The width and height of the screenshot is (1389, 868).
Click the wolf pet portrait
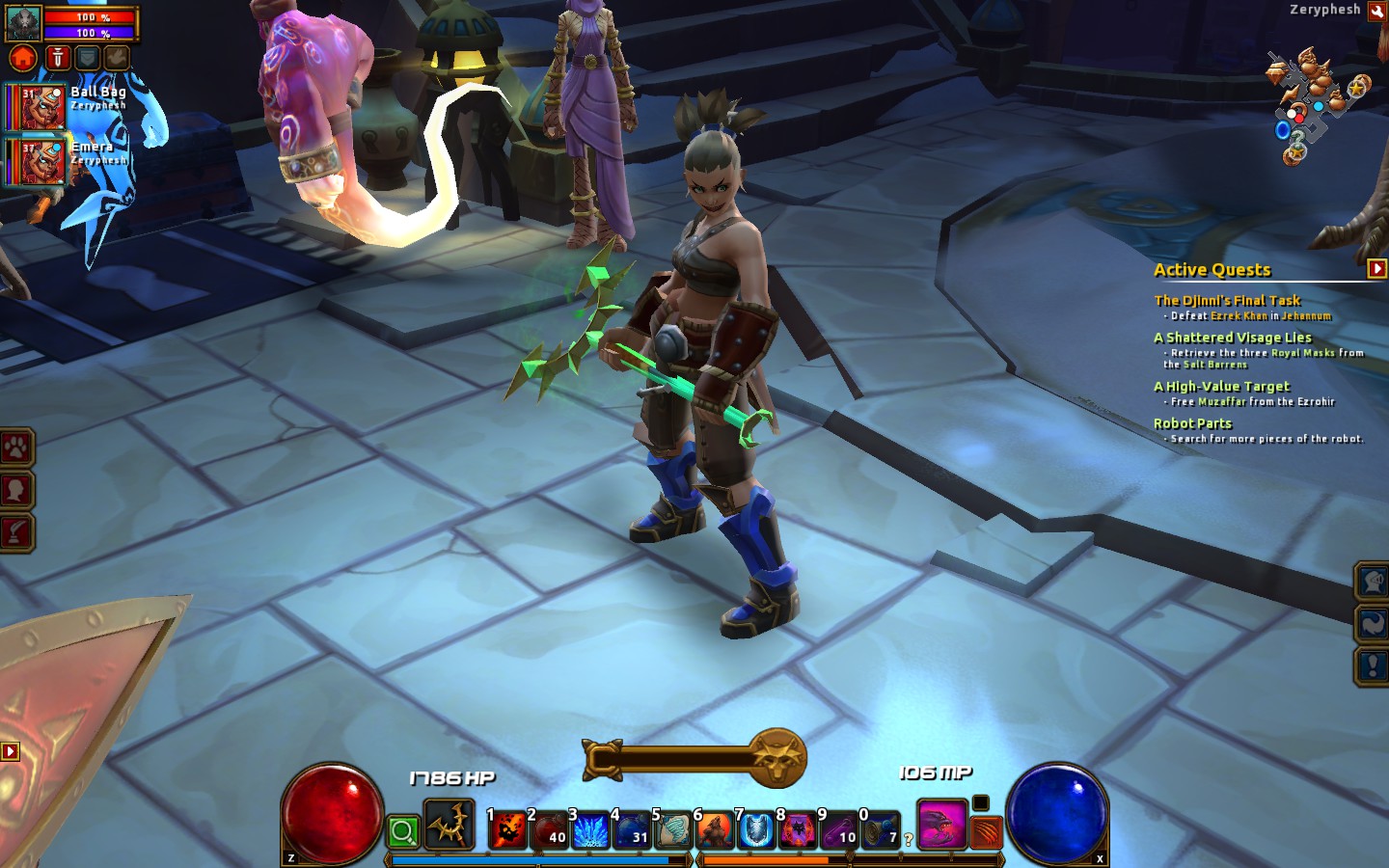coord(23,21)
